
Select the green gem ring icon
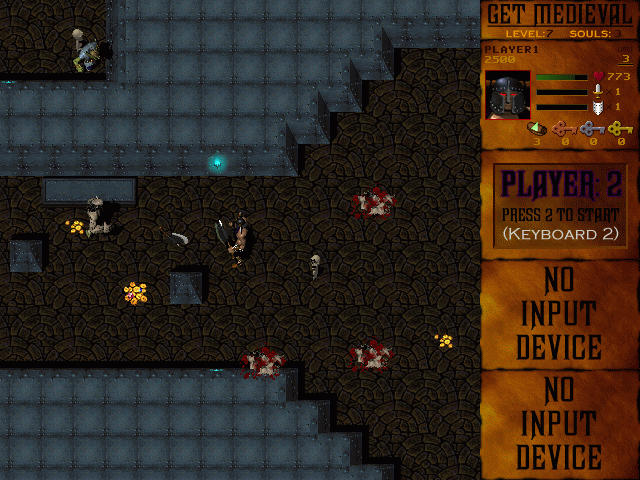536,128
